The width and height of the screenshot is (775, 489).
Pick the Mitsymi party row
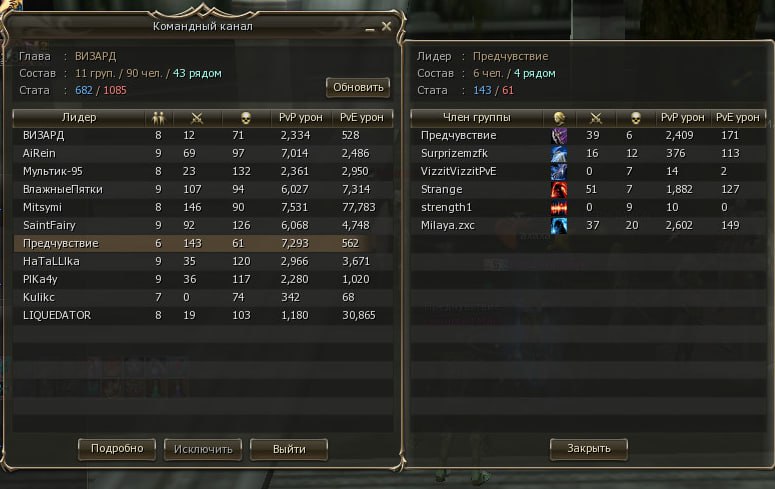pyautogui.click(x=200, y=207)
